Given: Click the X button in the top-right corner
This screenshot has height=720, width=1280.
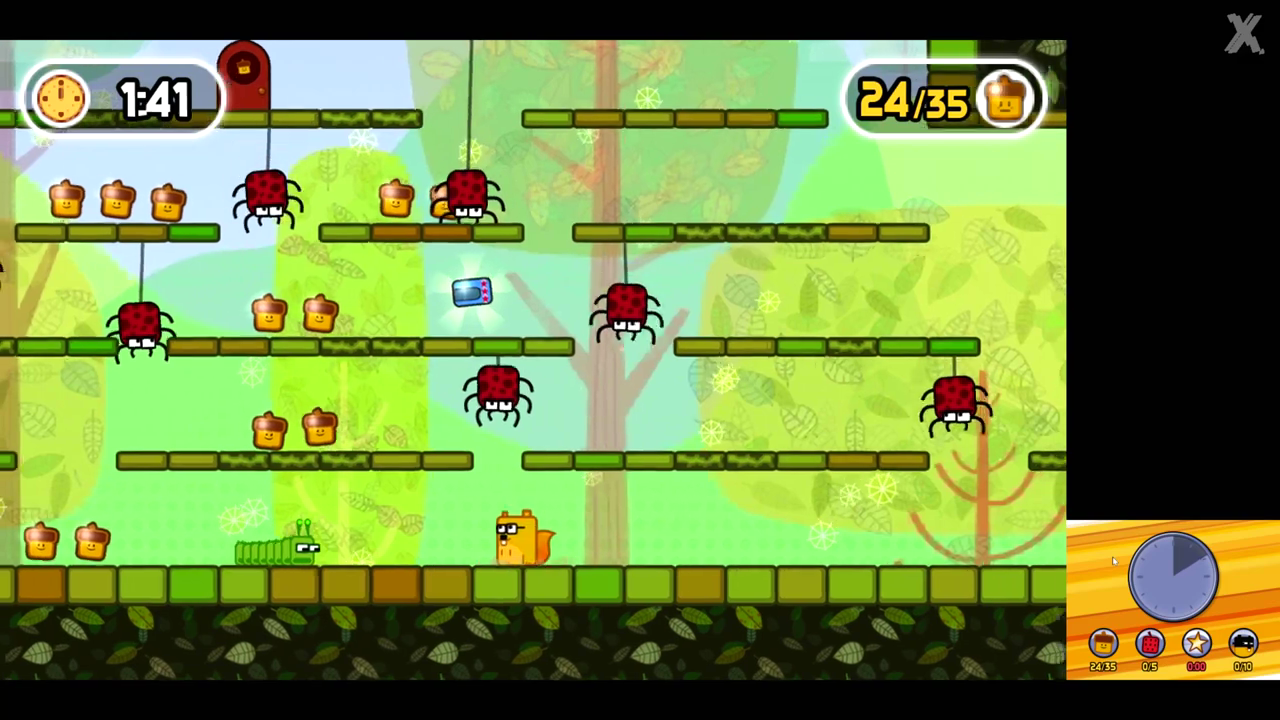Looking at the screenshot, I should pyautogui.click(x=1243, y=33).
